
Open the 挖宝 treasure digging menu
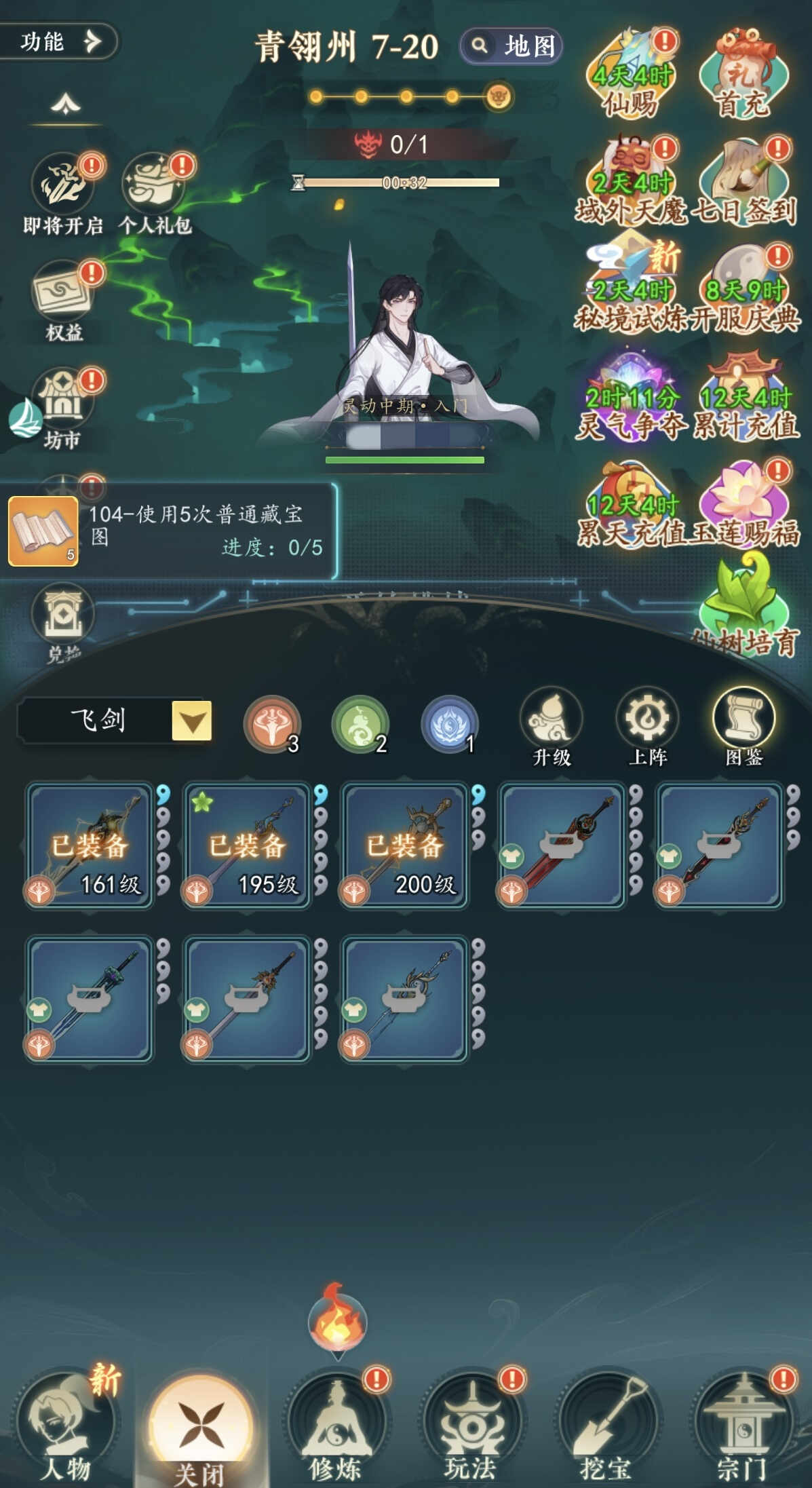[x=606, y=1424]
